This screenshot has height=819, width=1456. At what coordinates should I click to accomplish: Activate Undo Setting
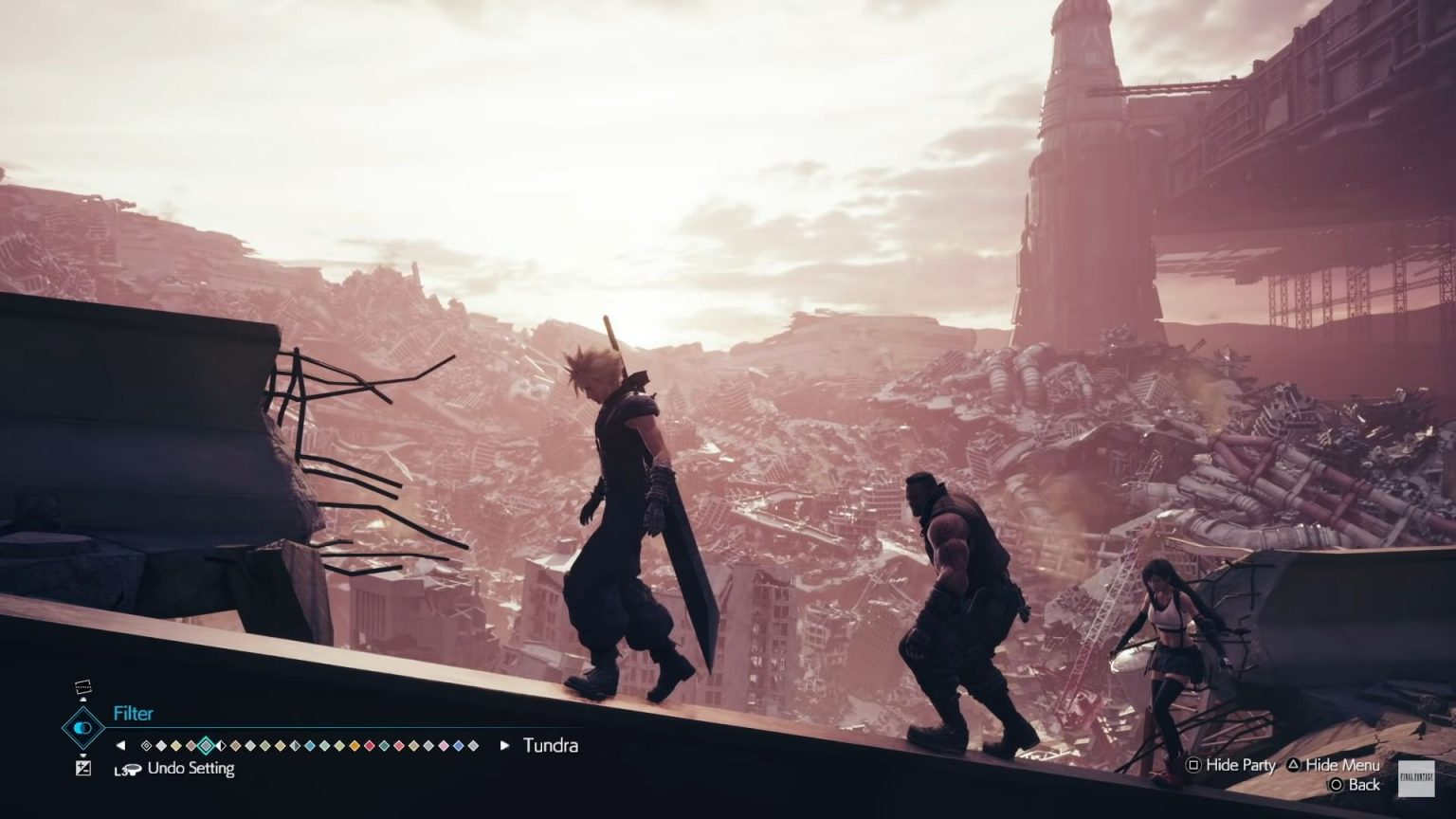190,769
